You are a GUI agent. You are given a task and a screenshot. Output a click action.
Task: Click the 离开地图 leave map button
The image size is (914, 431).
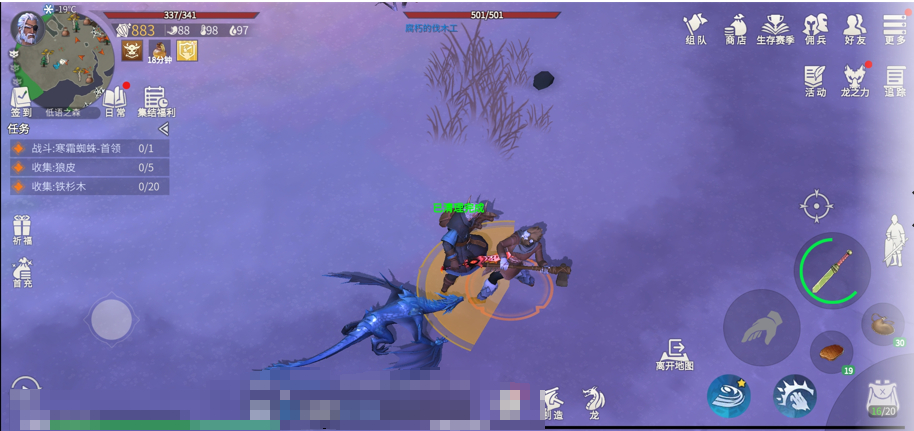click(675, 354)
